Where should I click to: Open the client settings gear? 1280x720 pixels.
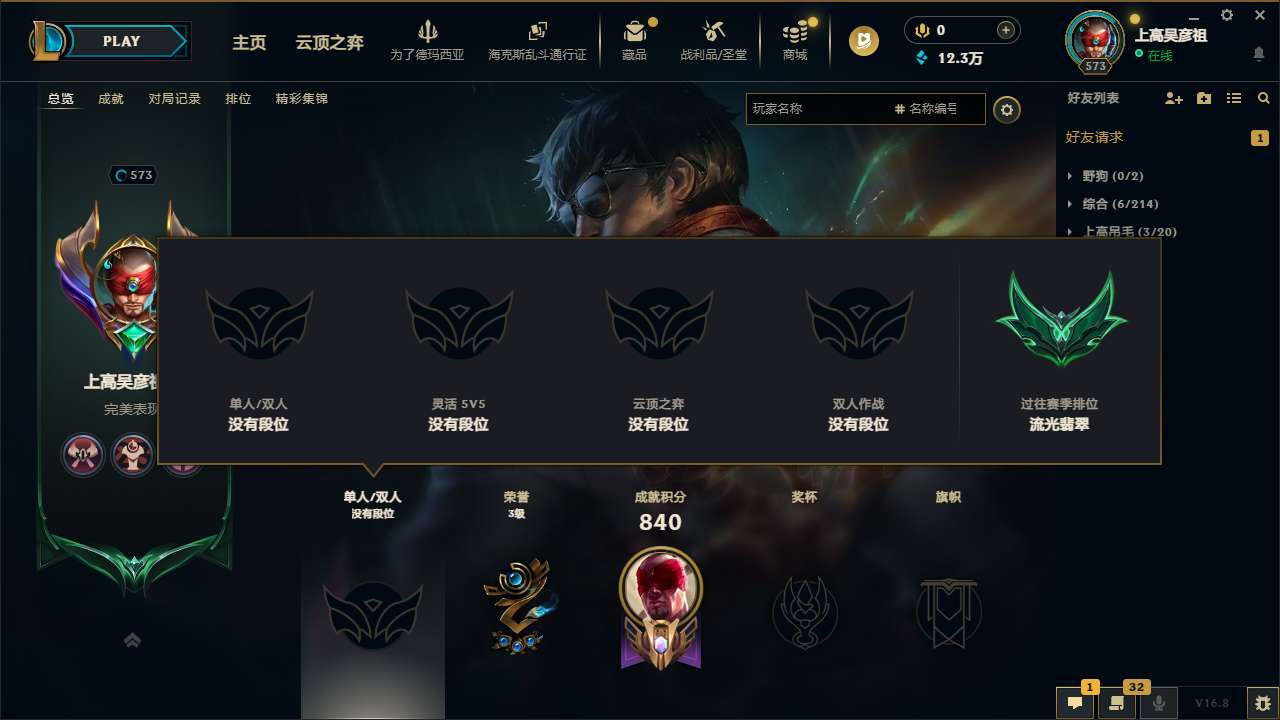[1226, 15]
